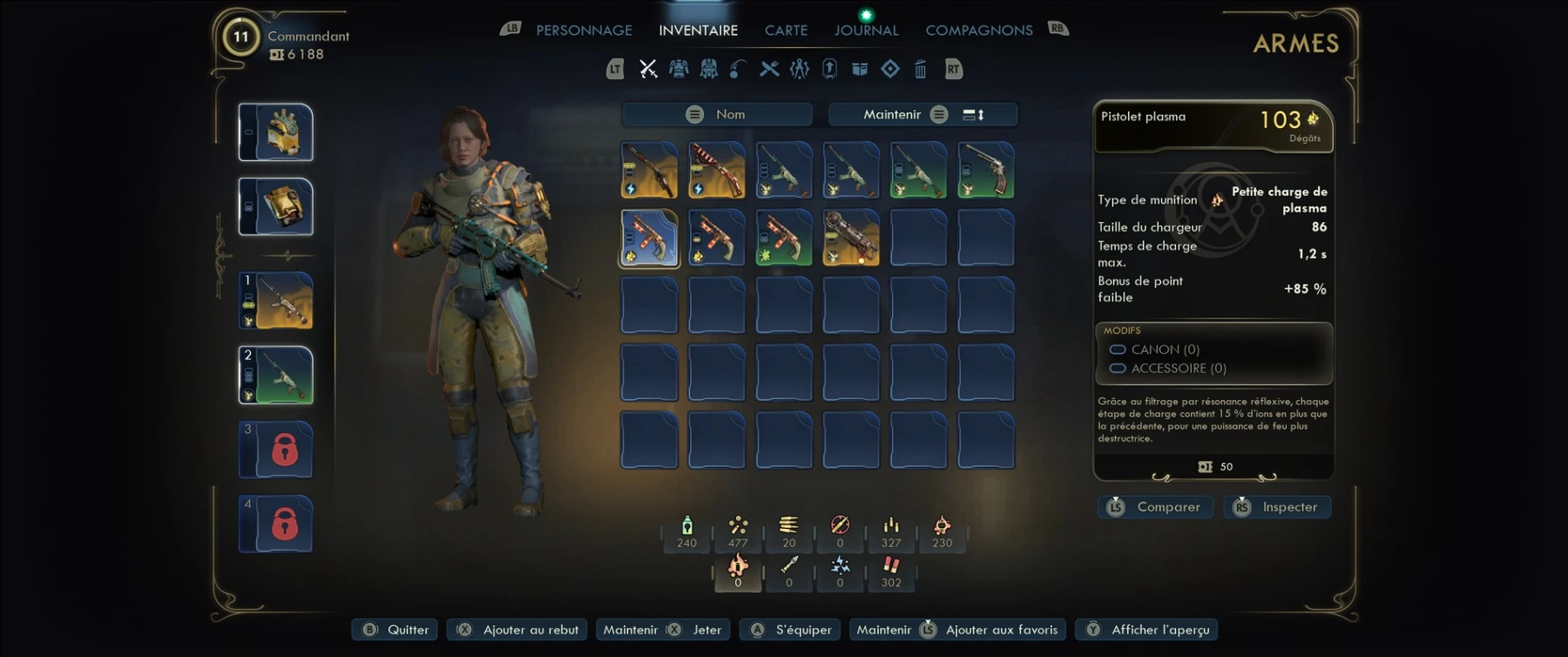The width and height of the screenshot is (1568, 657).
Task: Inspect the plasma pistol with Inspecter
Action: tap(1277, 507)
